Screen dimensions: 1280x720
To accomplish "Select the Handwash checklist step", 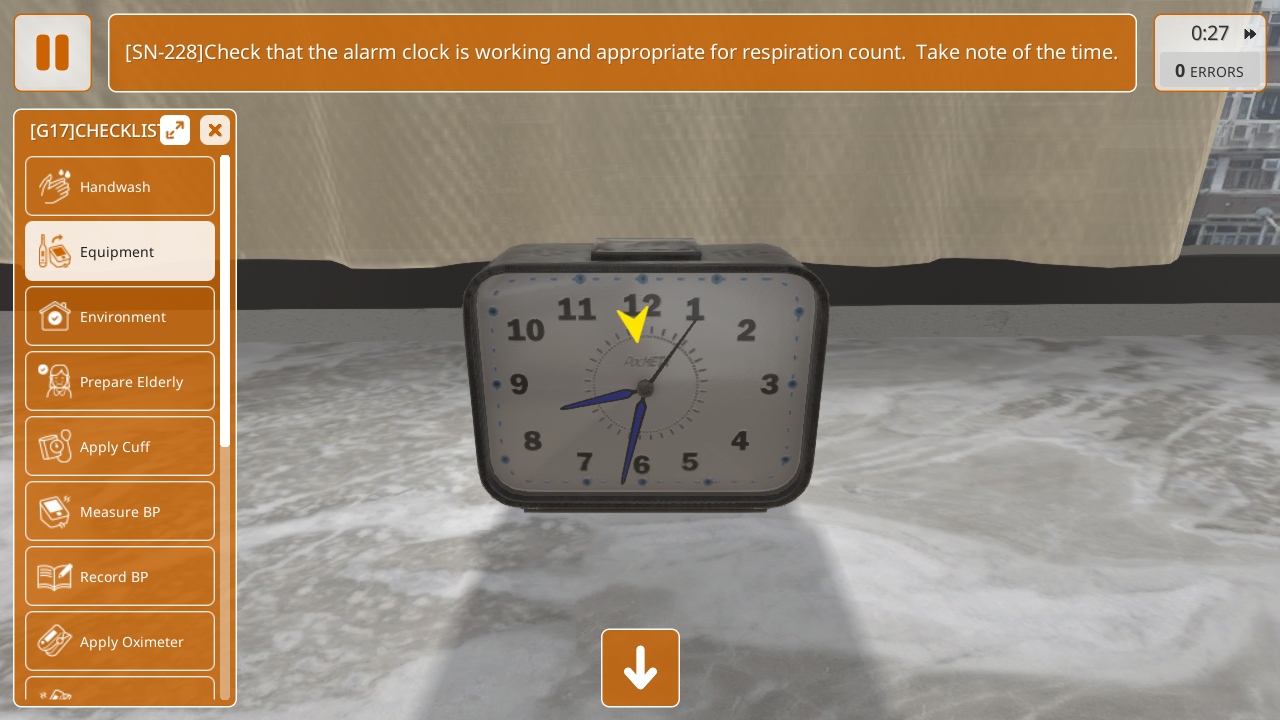I will click(x=120, y=186).
